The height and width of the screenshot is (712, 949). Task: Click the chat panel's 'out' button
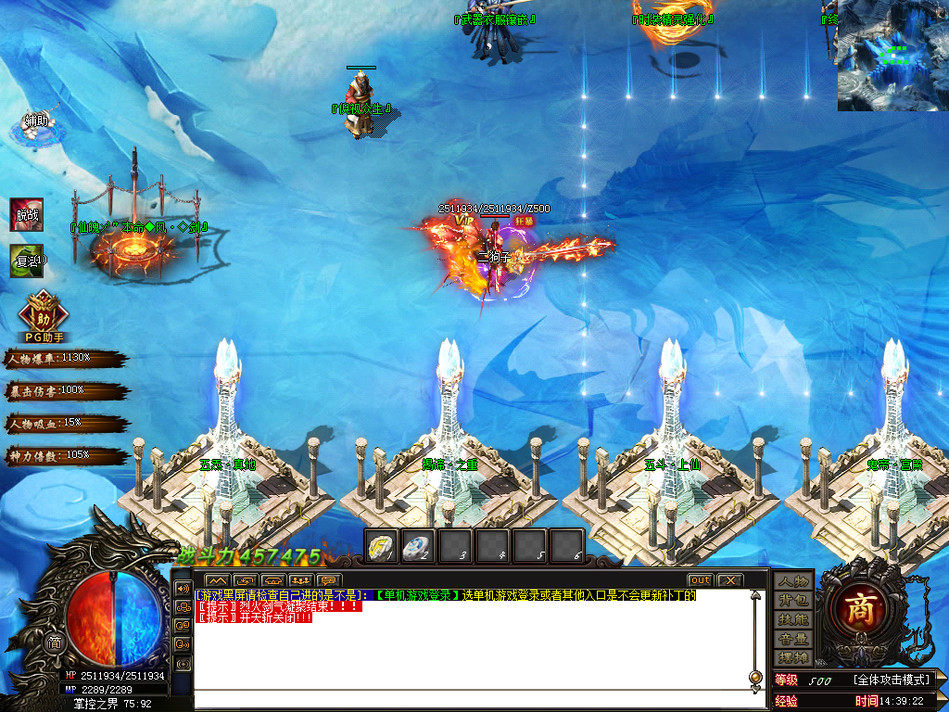pos(700,580)
